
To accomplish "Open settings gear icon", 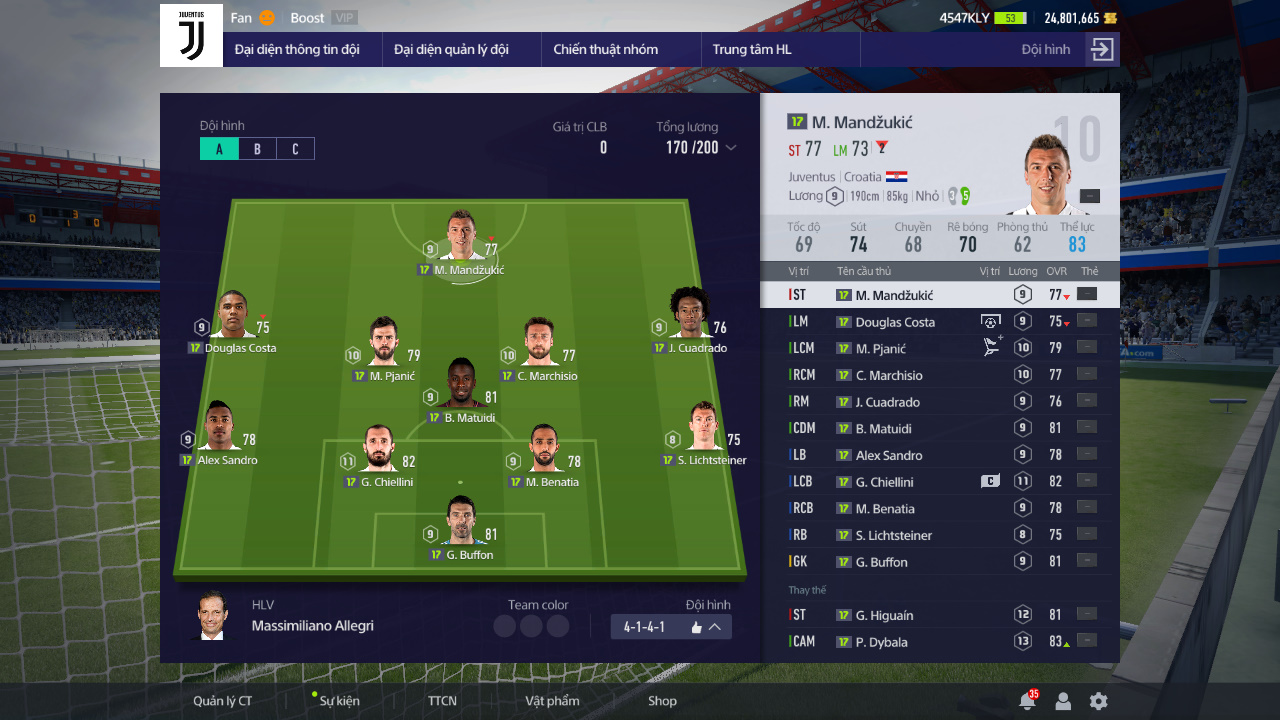I will 1098,701.
